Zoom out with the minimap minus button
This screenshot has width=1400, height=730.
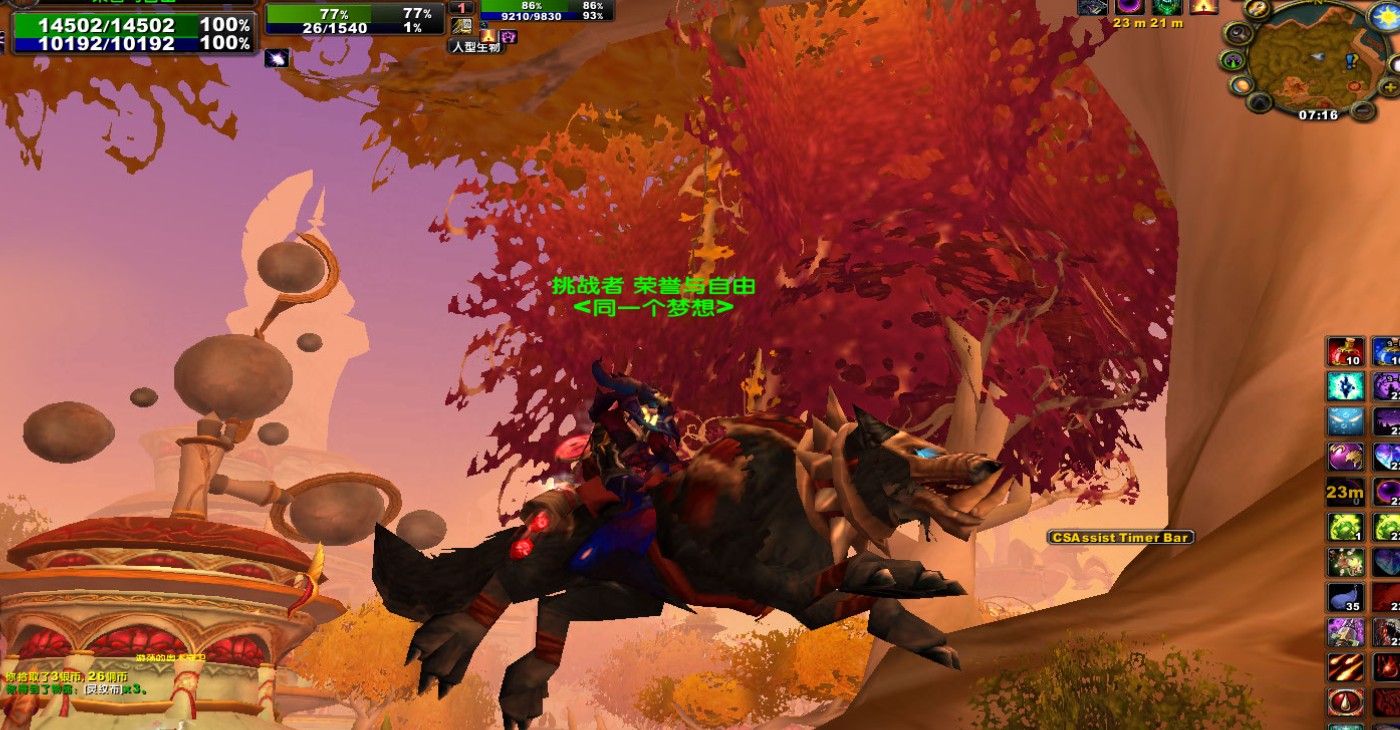(1362, 109)
